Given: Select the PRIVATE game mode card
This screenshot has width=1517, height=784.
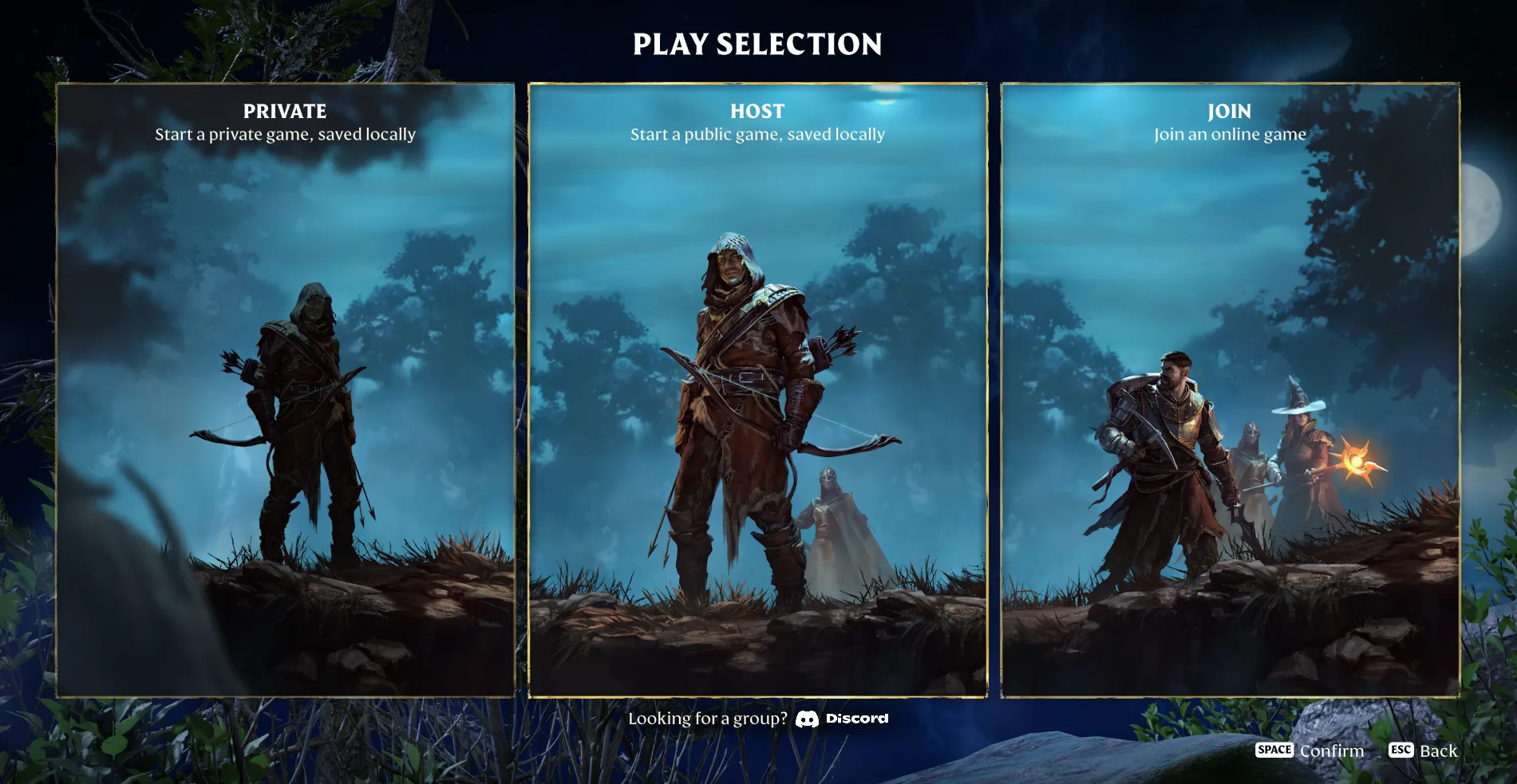Looking at the screenshot, I should (x=287, y=391).
